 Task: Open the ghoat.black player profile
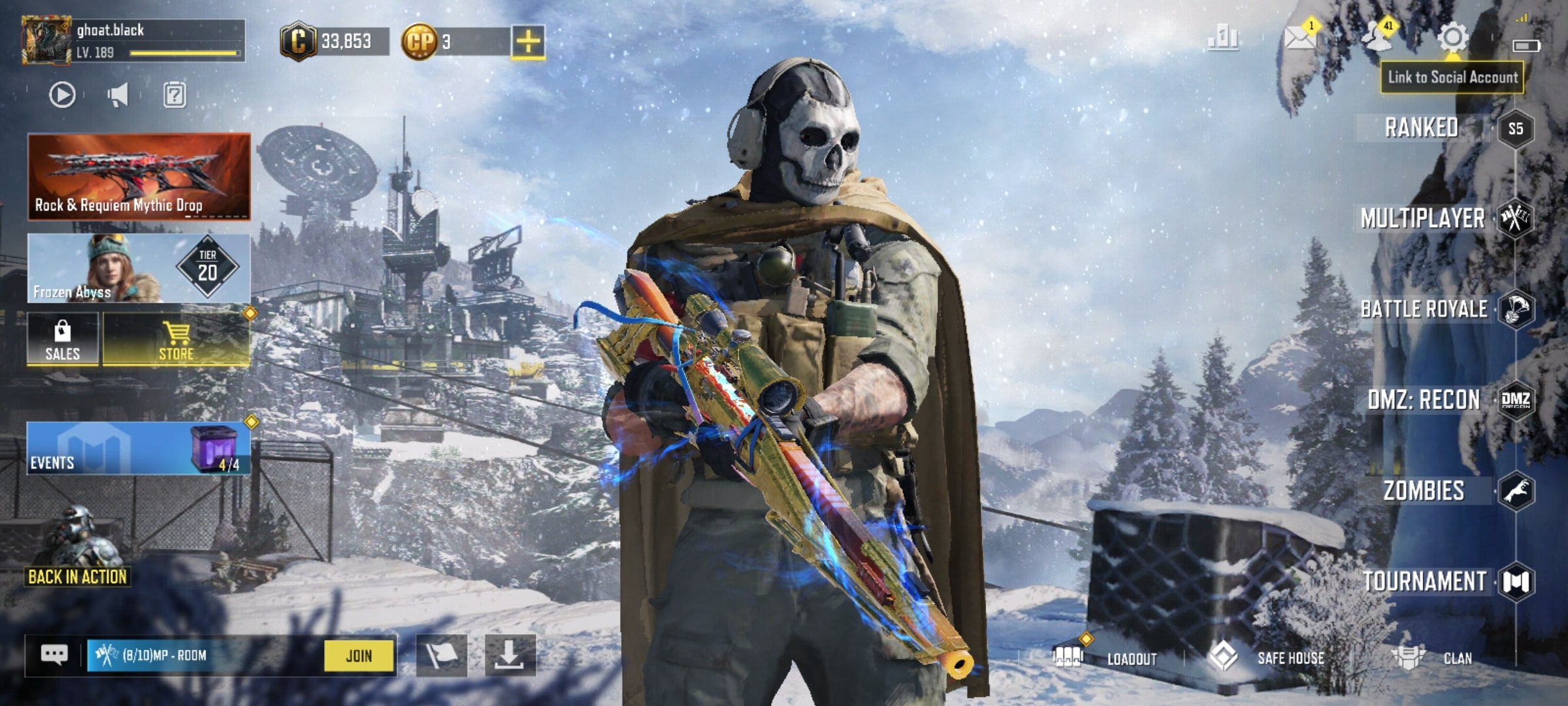tap(46, 41)
